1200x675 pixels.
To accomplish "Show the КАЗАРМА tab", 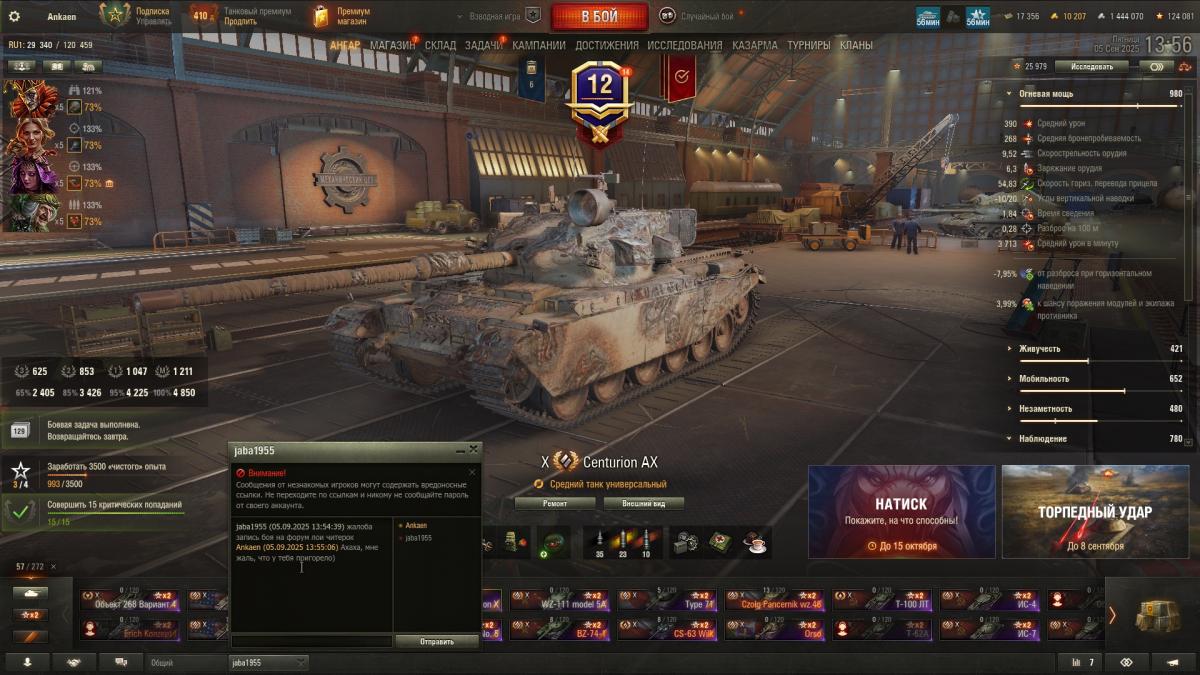I will tap(754, 45).
